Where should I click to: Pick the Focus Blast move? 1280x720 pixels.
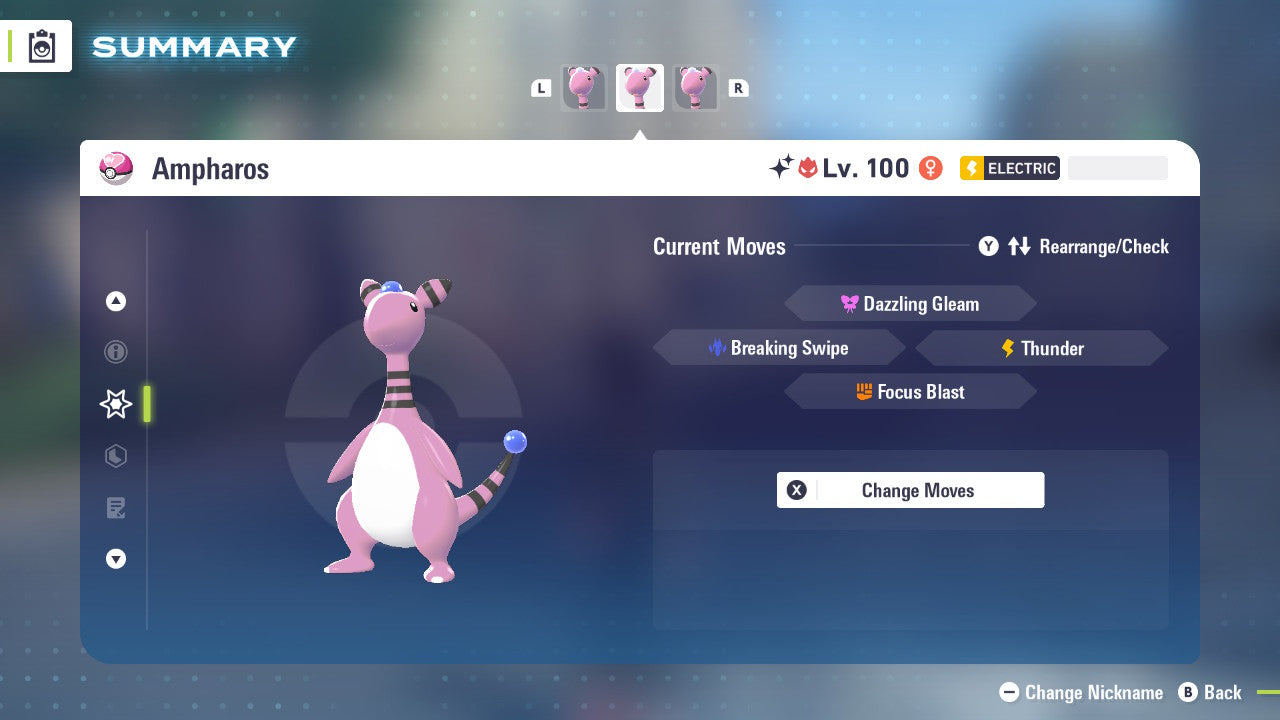point(910,392)
